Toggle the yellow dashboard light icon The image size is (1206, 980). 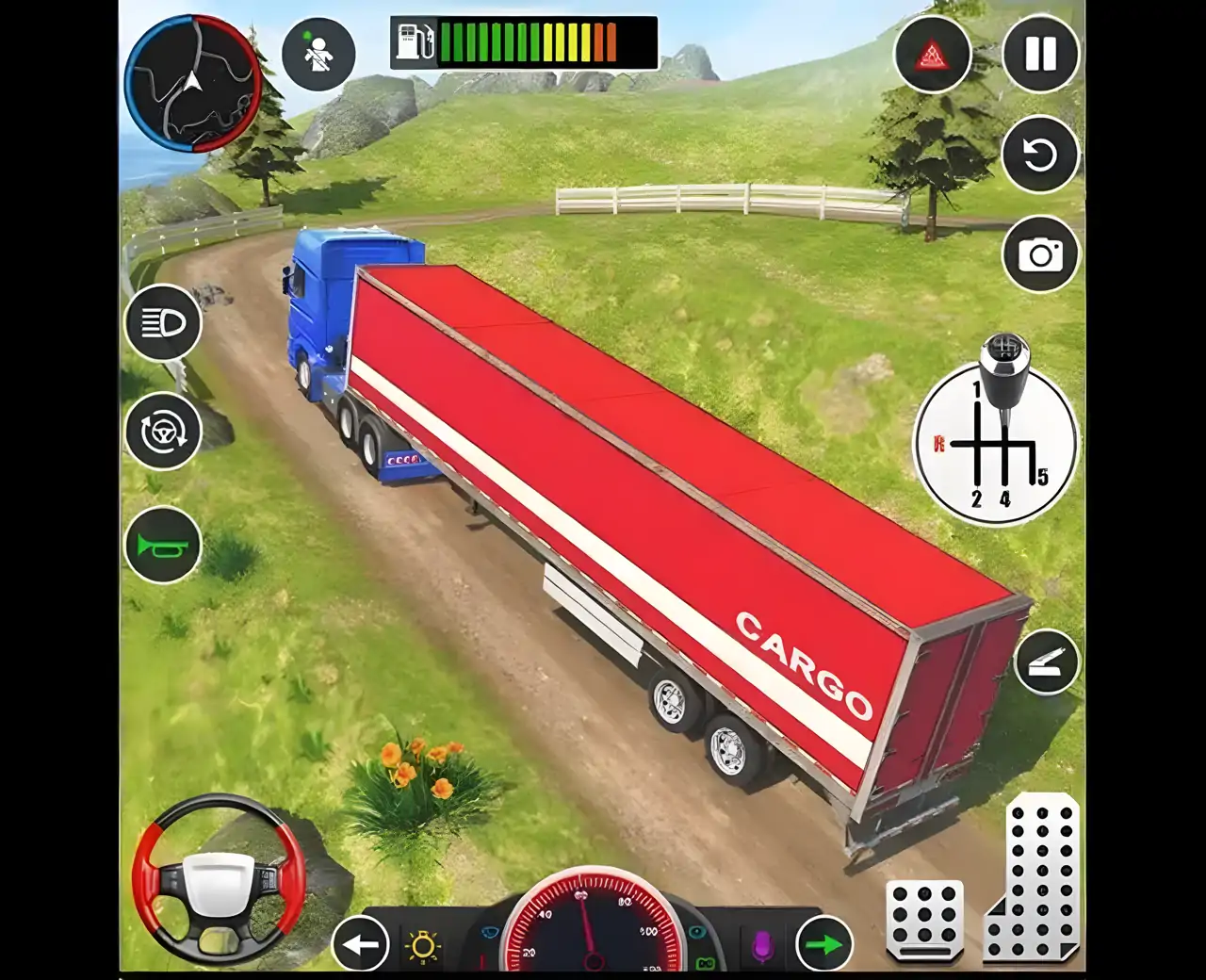pyautogui.click(x=422, y=946)
